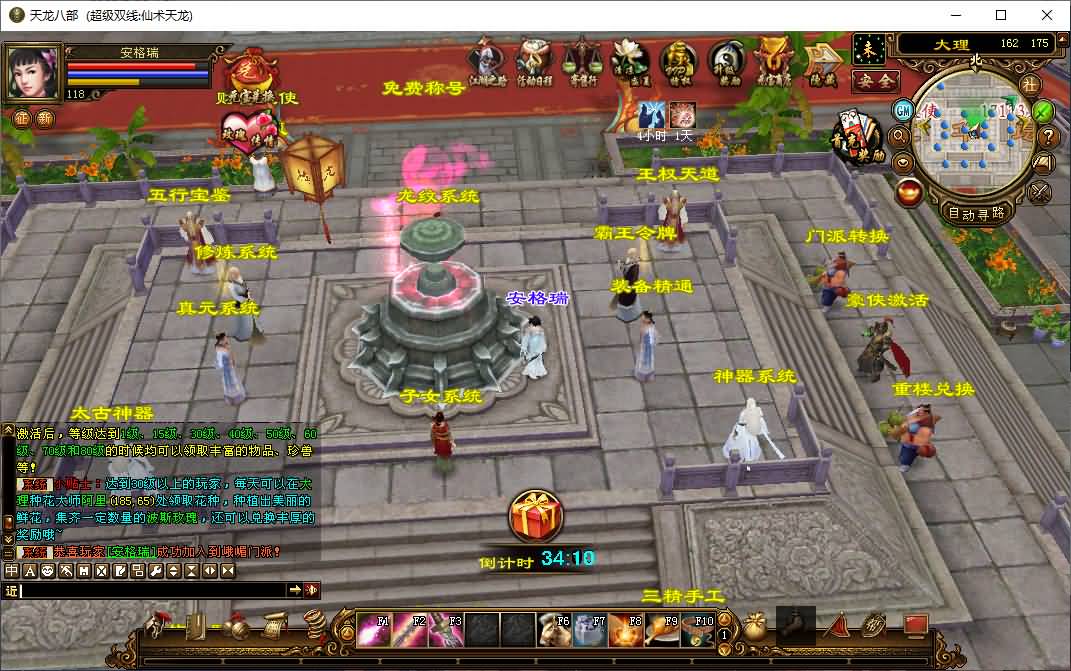Click the 首充奖励 first-recharge reward cards
The height and width of the screenshot is (671, 1071).
coord(857,137)
